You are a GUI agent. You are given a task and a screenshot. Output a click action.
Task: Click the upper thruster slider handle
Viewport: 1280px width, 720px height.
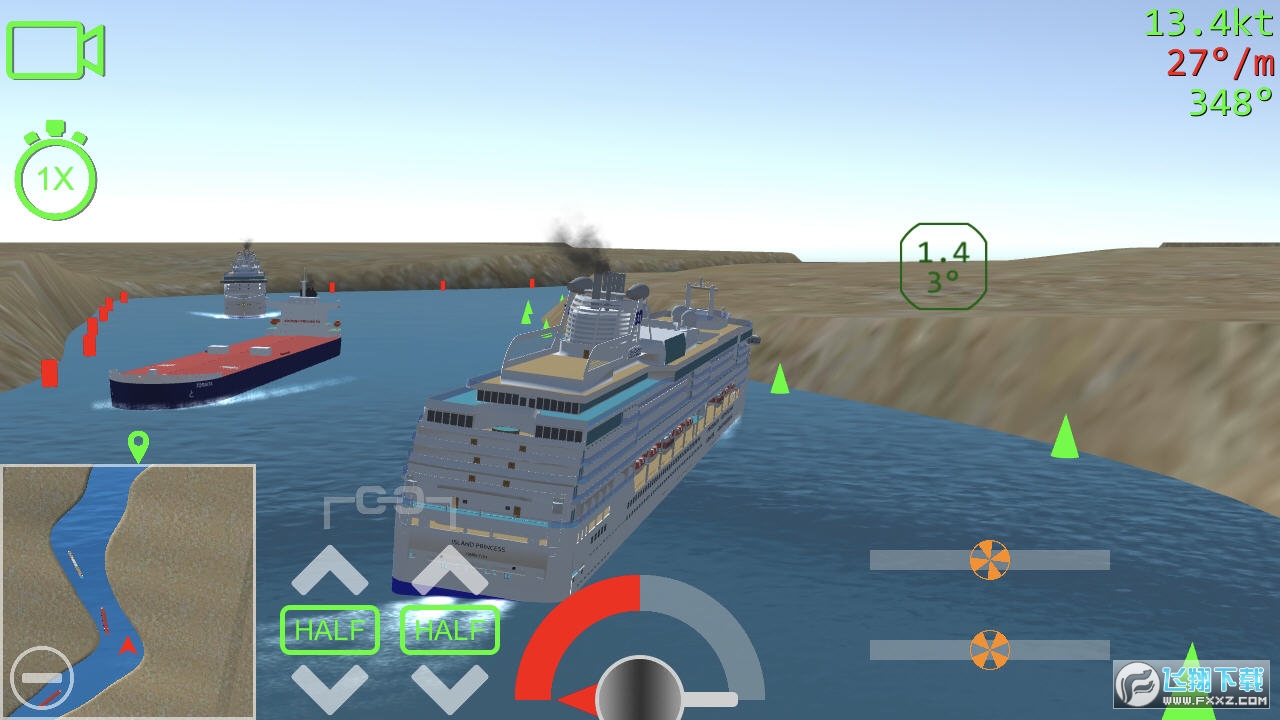click(x=990, y=560)
